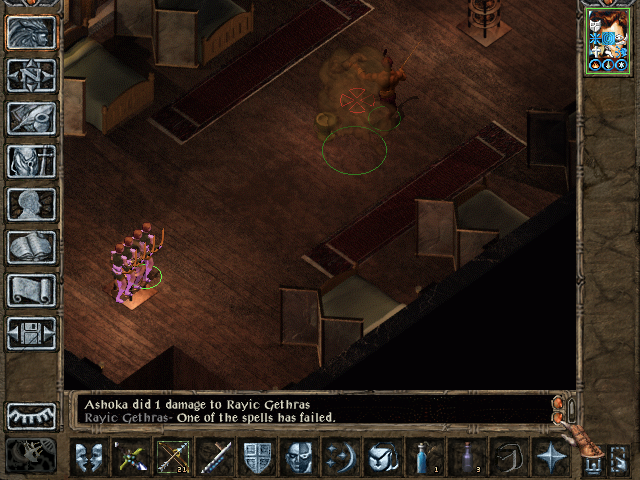
Task: Open the priest scroll screen
Action: click(x=31, y=290)
